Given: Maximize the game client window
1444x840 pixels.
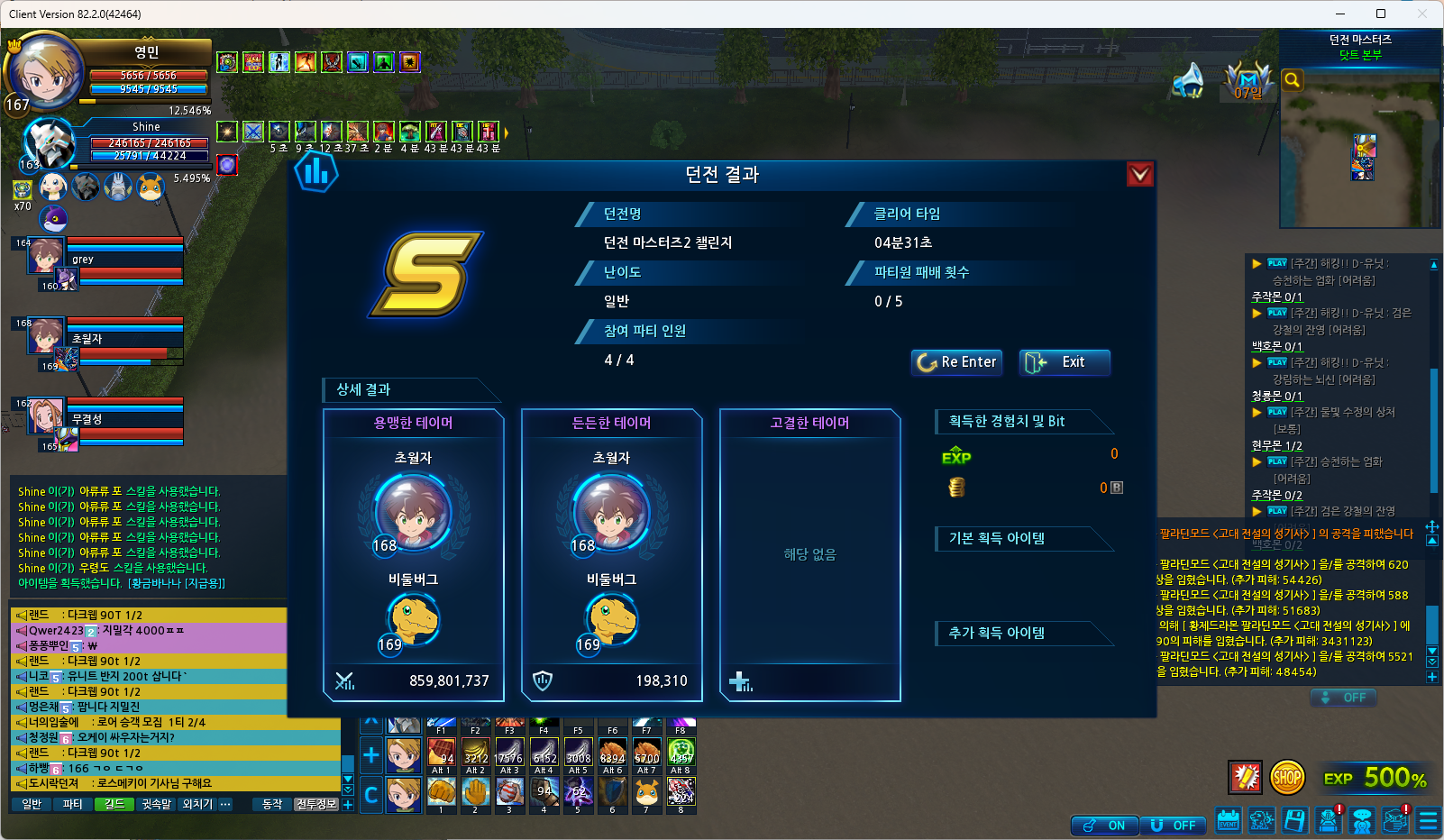Looking at the screenshot, I should (1380, 14).
